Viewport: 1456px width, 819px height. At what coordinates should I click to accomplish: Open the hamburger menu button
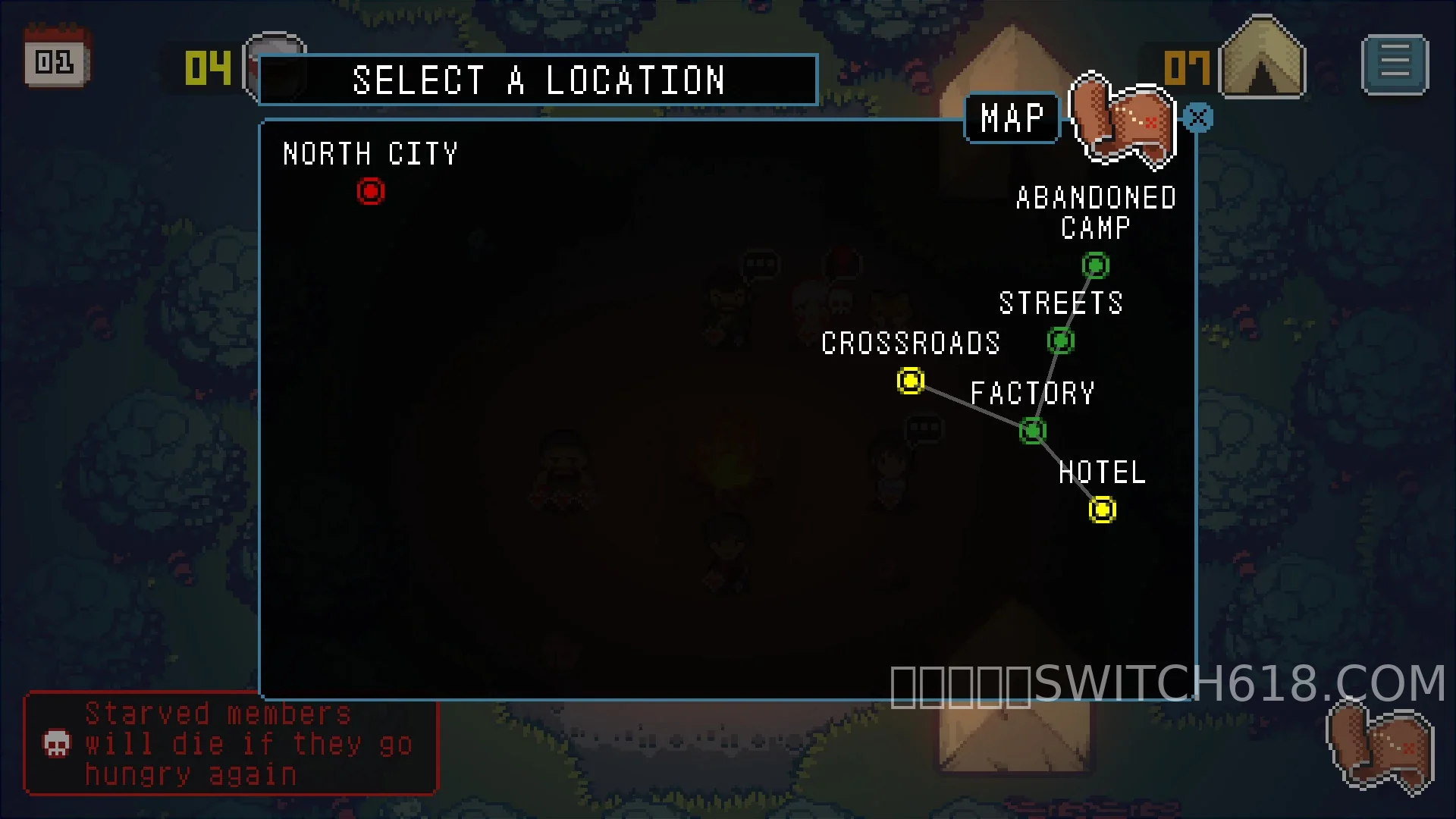click(1395, 64)
